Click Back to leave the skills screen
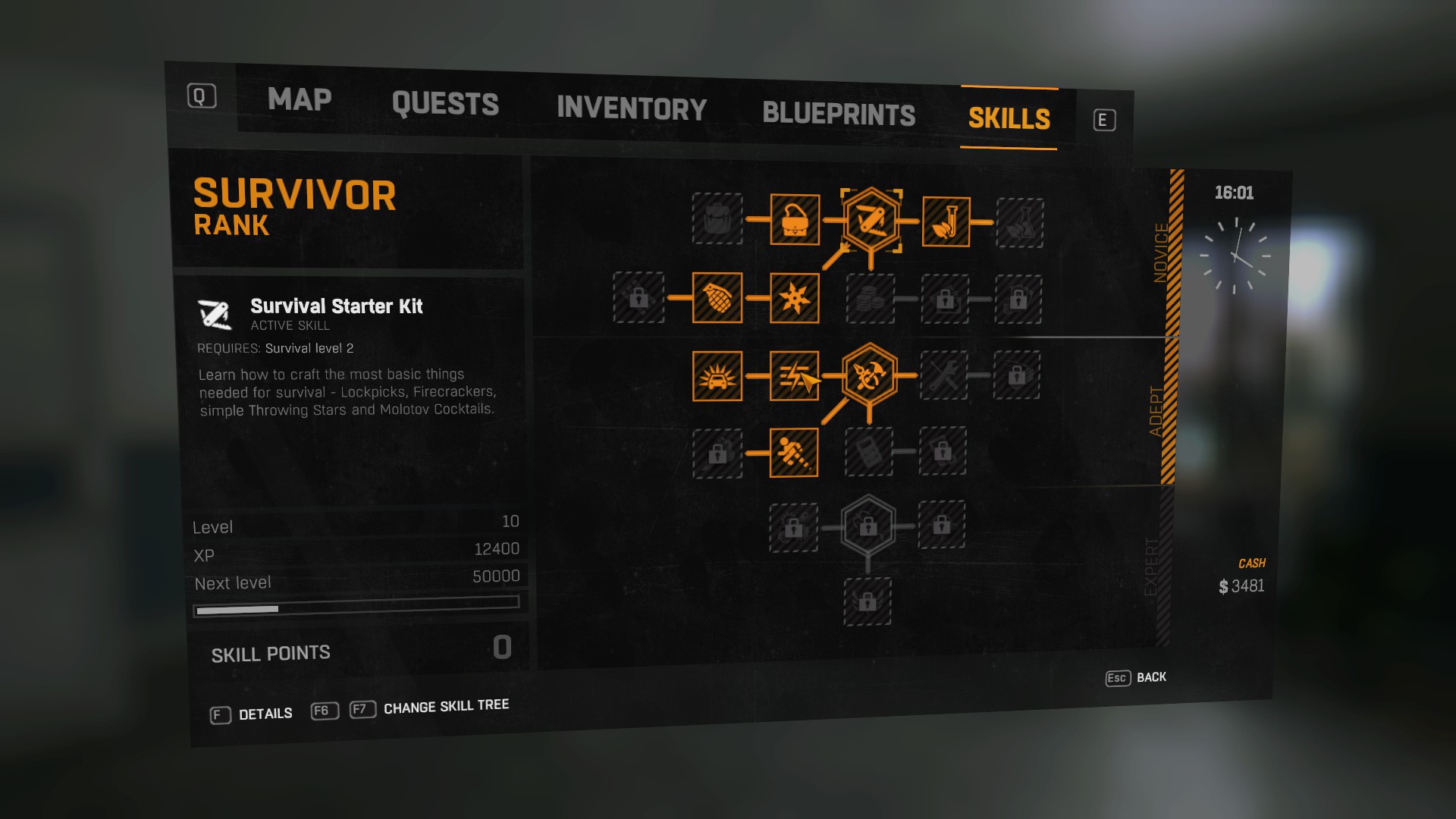1456x819 pixels. [x=1150, y=677]
